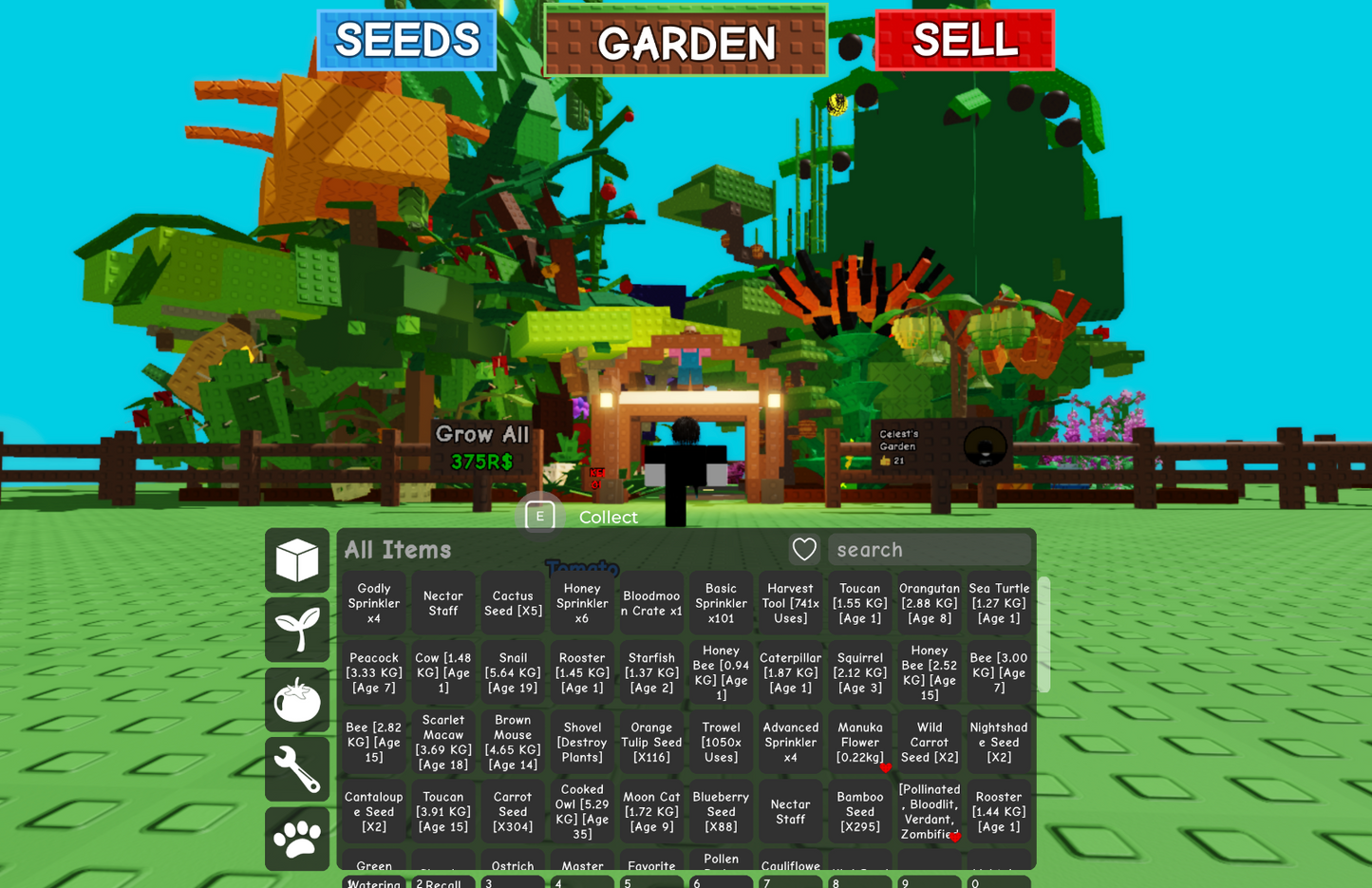
Task: Toggle the heart favorites filter
Action: (804, 549)
